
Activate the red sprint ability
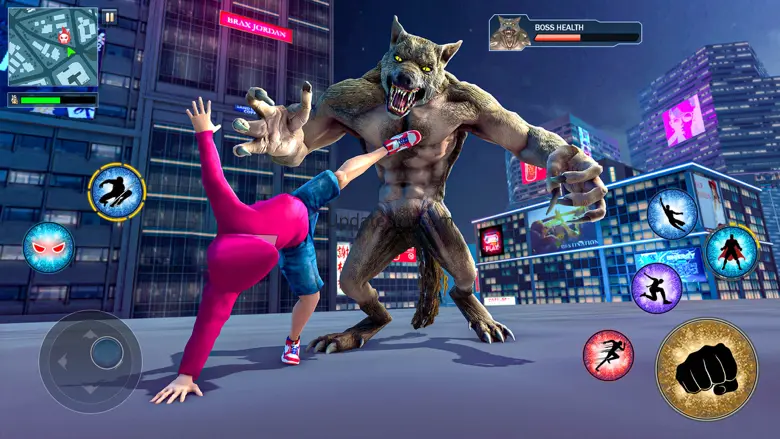coord(608,354)
